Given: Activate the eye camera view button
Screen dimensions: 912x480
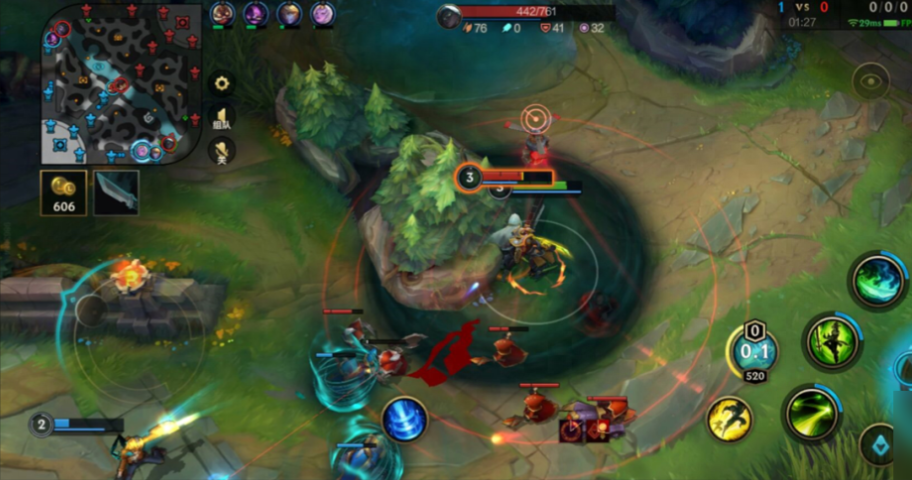Looking at the screenshot, I should point(871,81).
